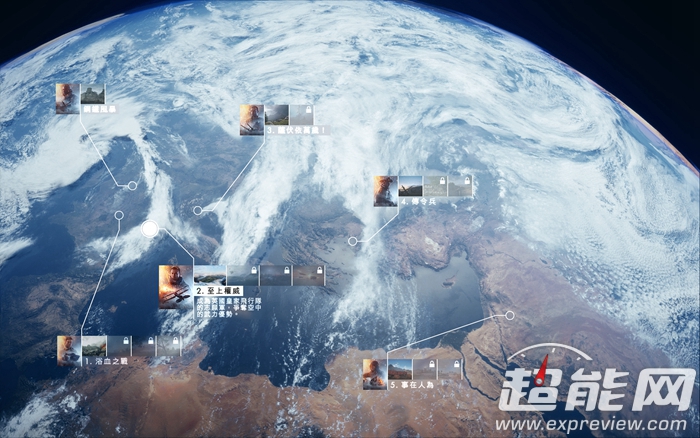Click the map node linked to 浴血之戰
The width and height of the screenshot is (700, 438).
(119, 215)
